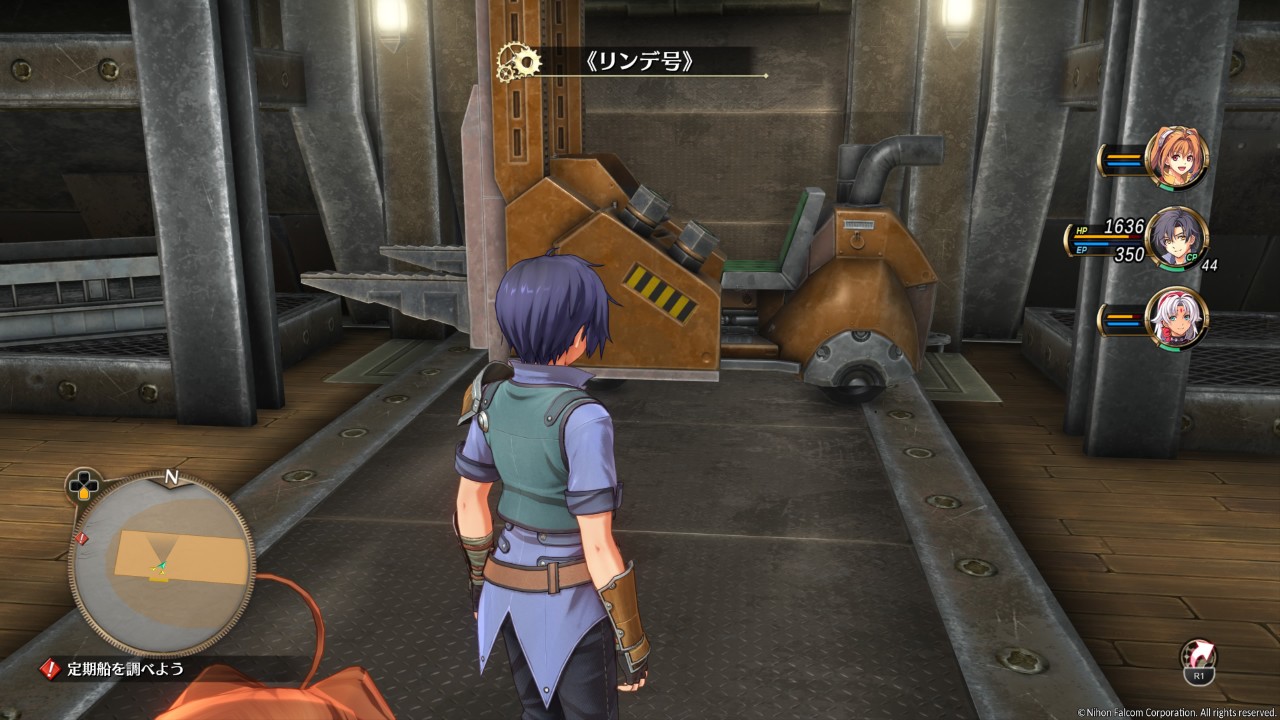Activate the dash icon in the corner
The image size is (1280, 720).
[x=1198, y=658]
